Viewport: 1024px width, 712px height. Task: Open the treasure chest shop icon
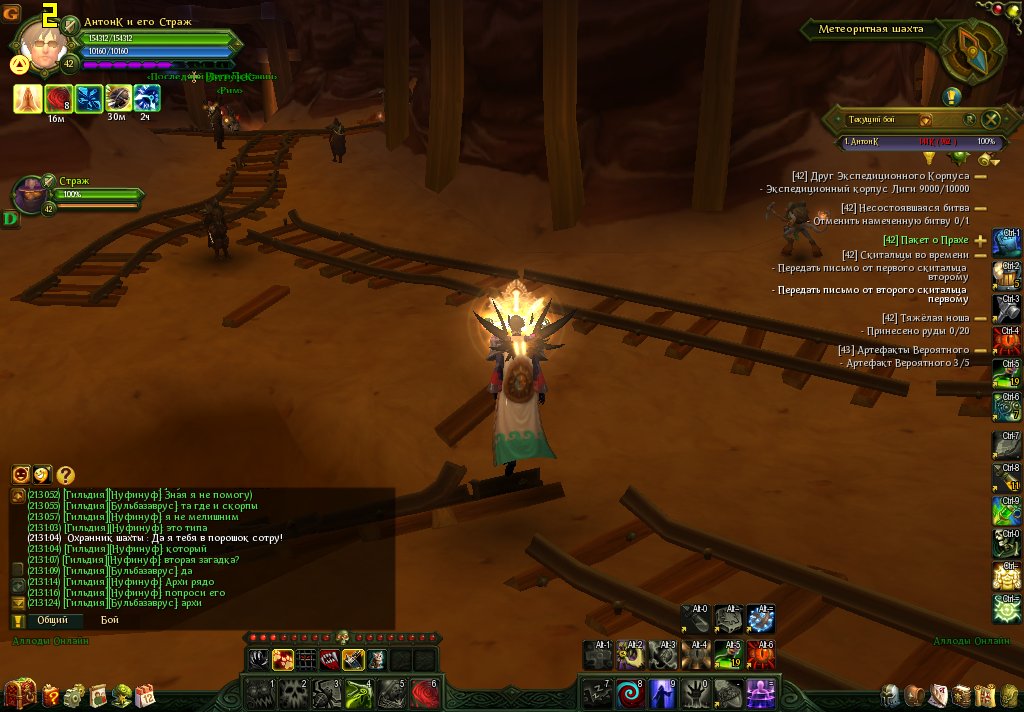20,694
